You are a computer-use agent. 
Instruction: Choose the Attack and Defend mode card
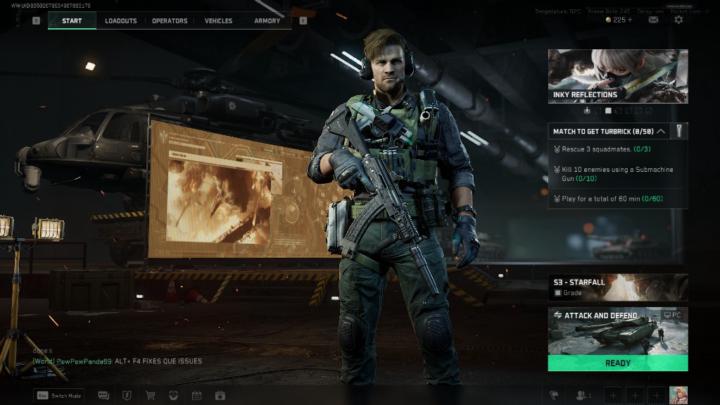click(x=617, y=330)
